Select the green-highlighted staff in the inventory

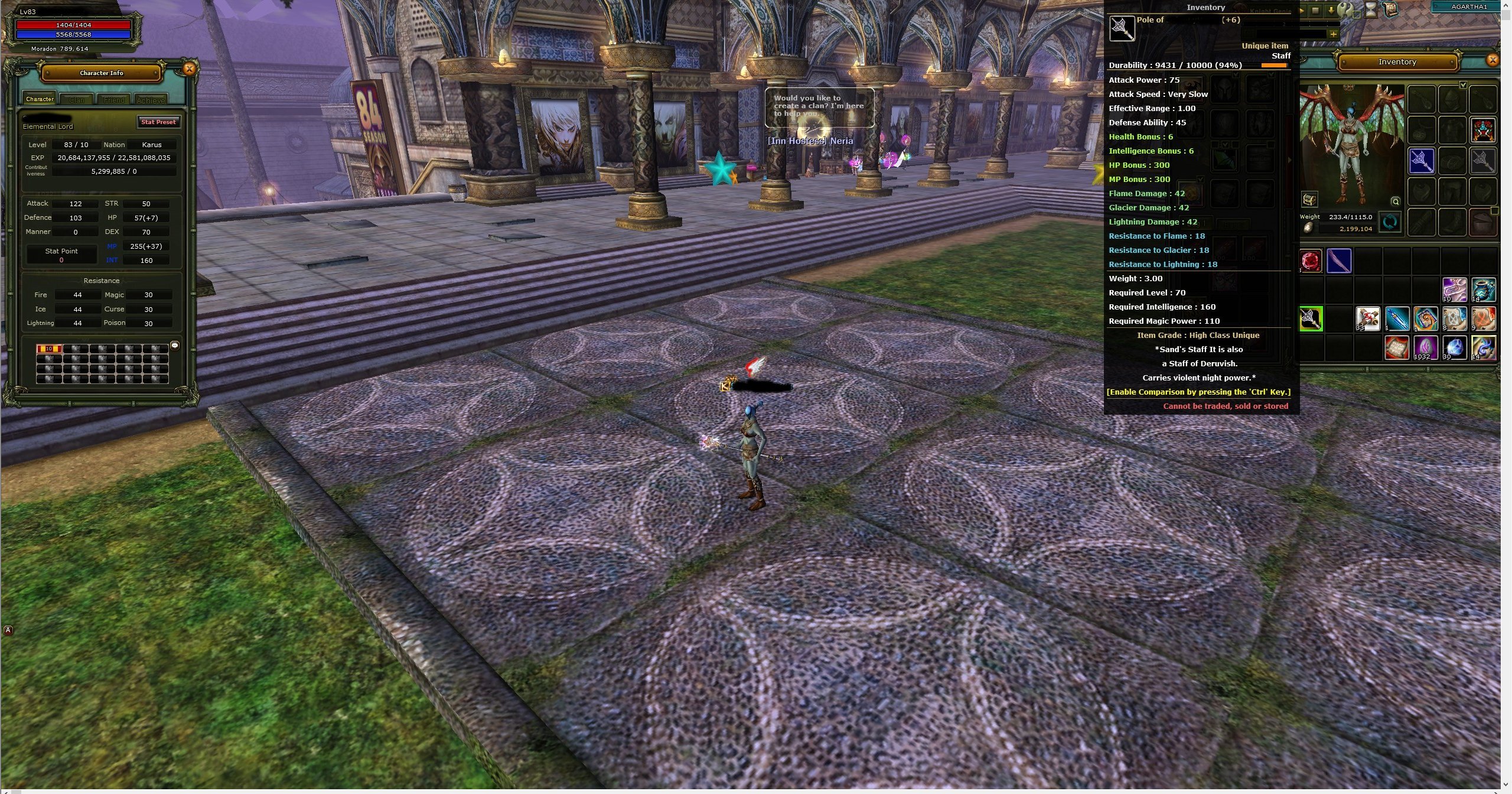(x=1311, y=319)
